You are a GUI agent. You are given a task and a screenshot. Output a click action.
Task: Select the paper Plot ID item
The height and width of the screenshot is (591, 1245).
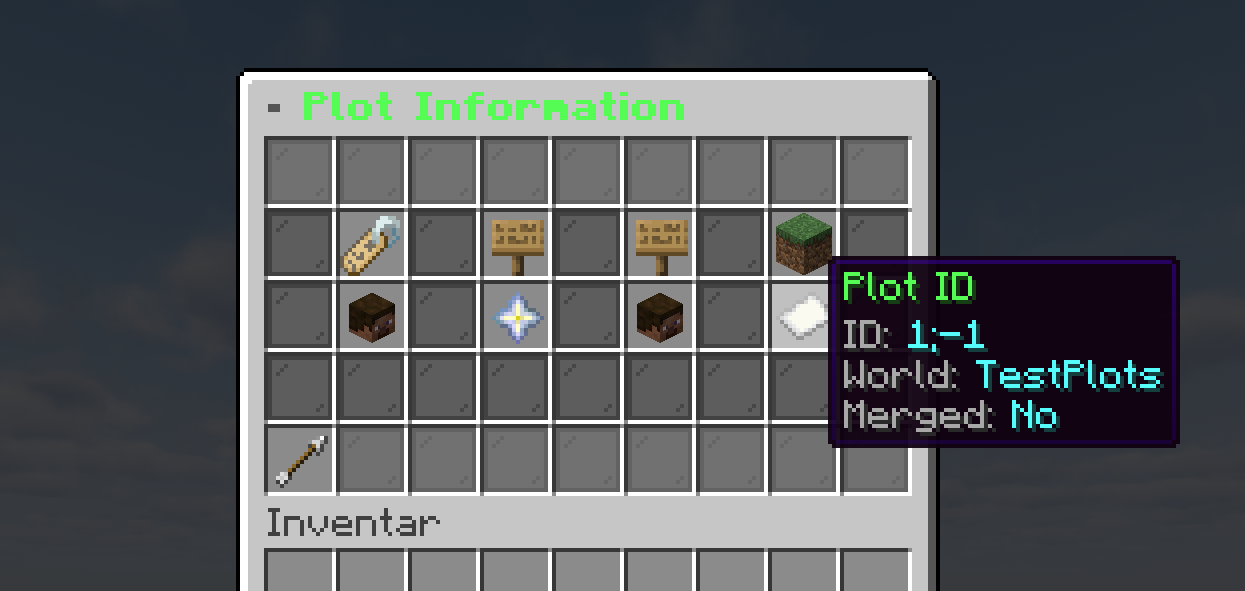[802, 317]
